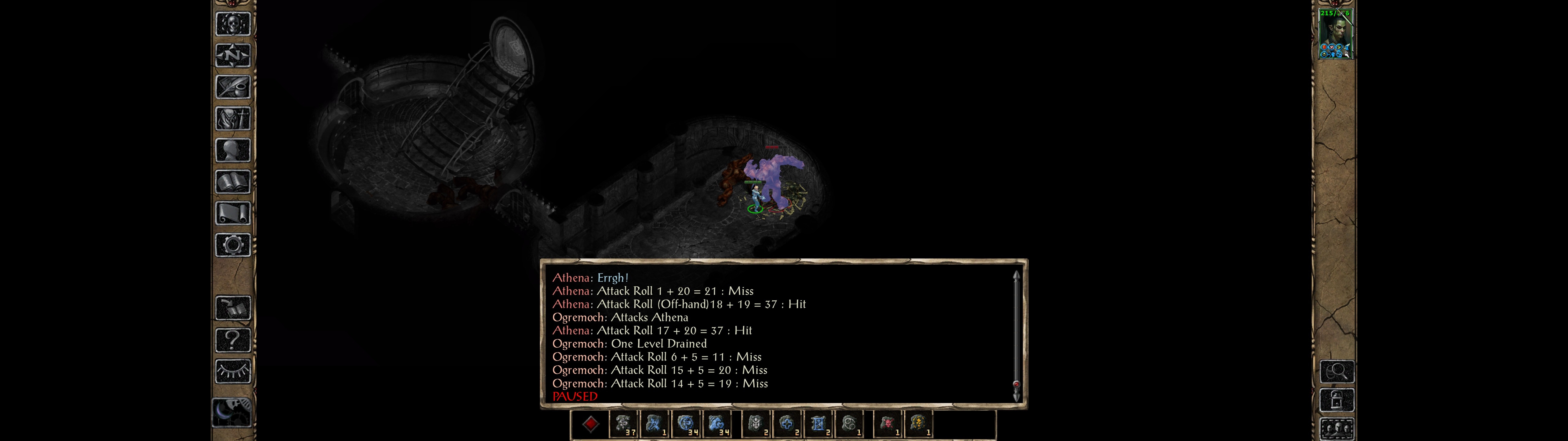Click the red diamond stop button
This screenshot has height=441, width=1568.
[x=590, y=424]
